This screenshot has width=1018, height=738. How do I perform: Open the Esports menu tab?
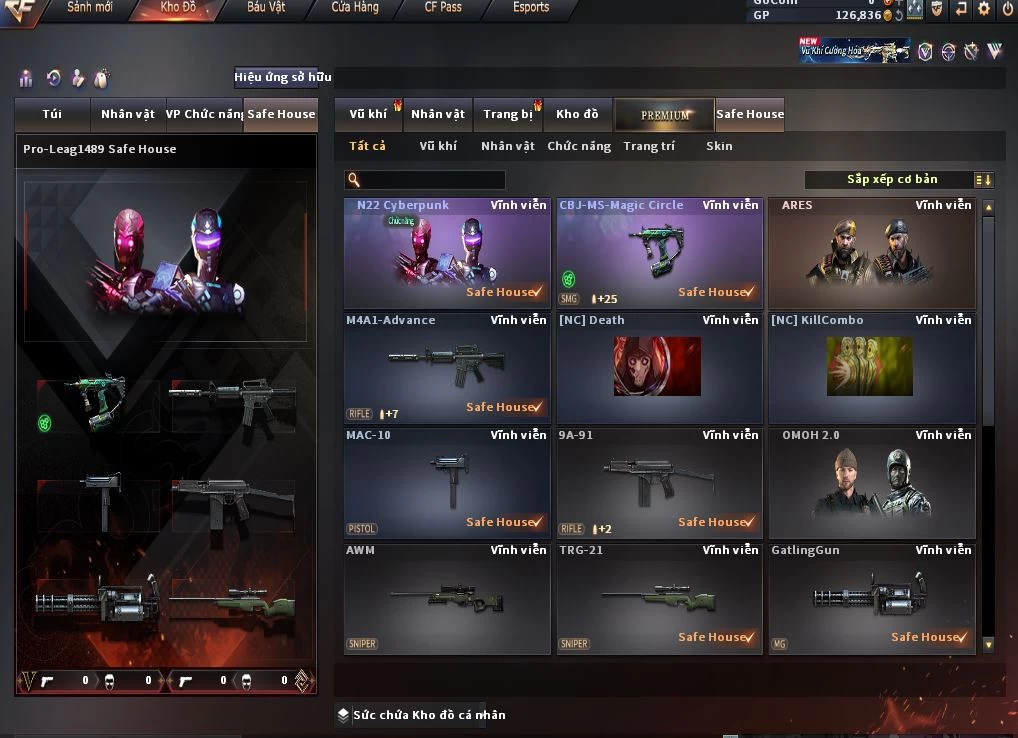click(531, 8)
